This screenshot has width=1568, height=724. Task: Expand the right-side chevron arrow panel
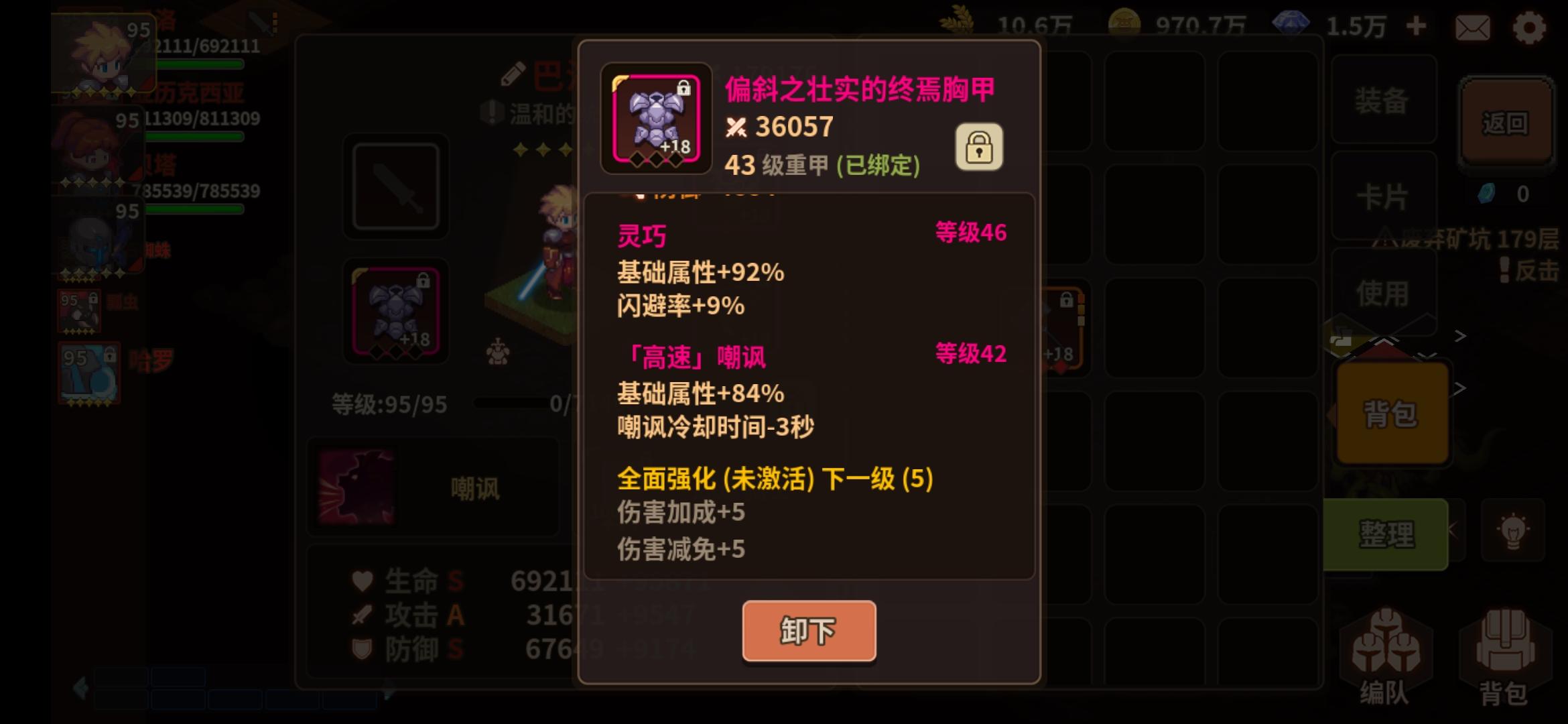click(x=1461, y=335)
